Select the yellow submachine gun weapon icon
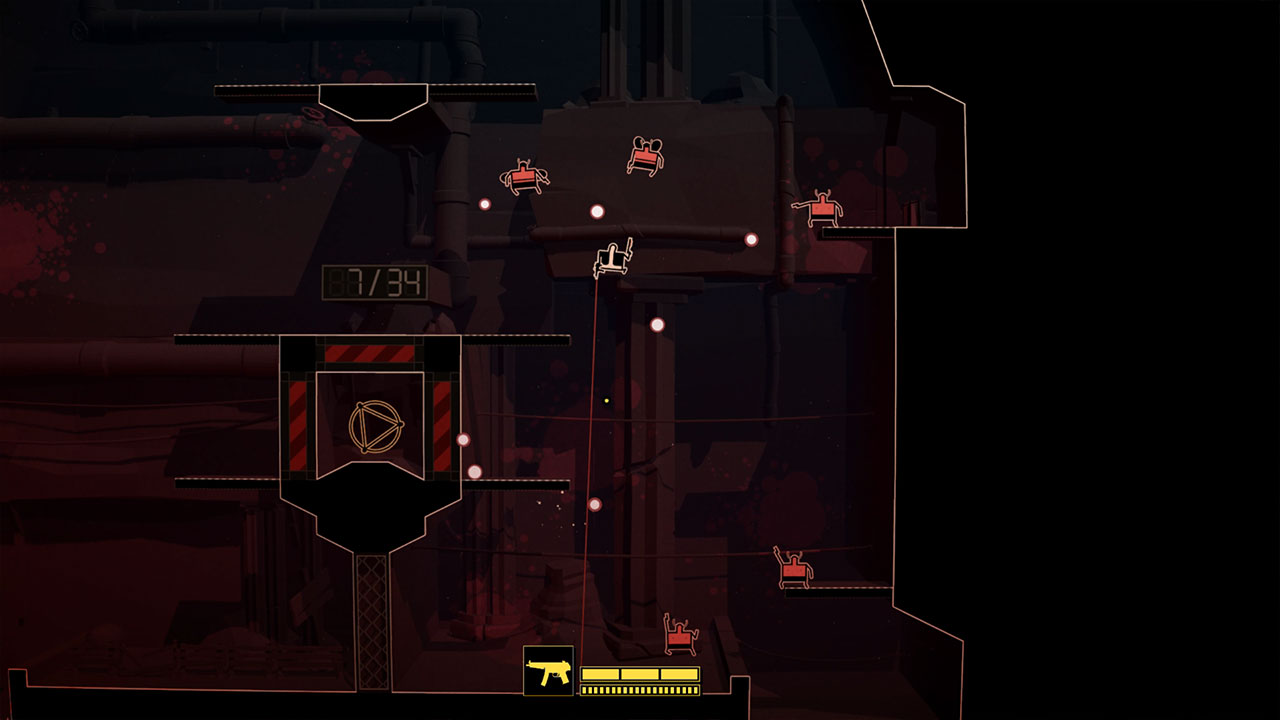Viewport: 1280px width, 720px height. (x=548, y=671)
